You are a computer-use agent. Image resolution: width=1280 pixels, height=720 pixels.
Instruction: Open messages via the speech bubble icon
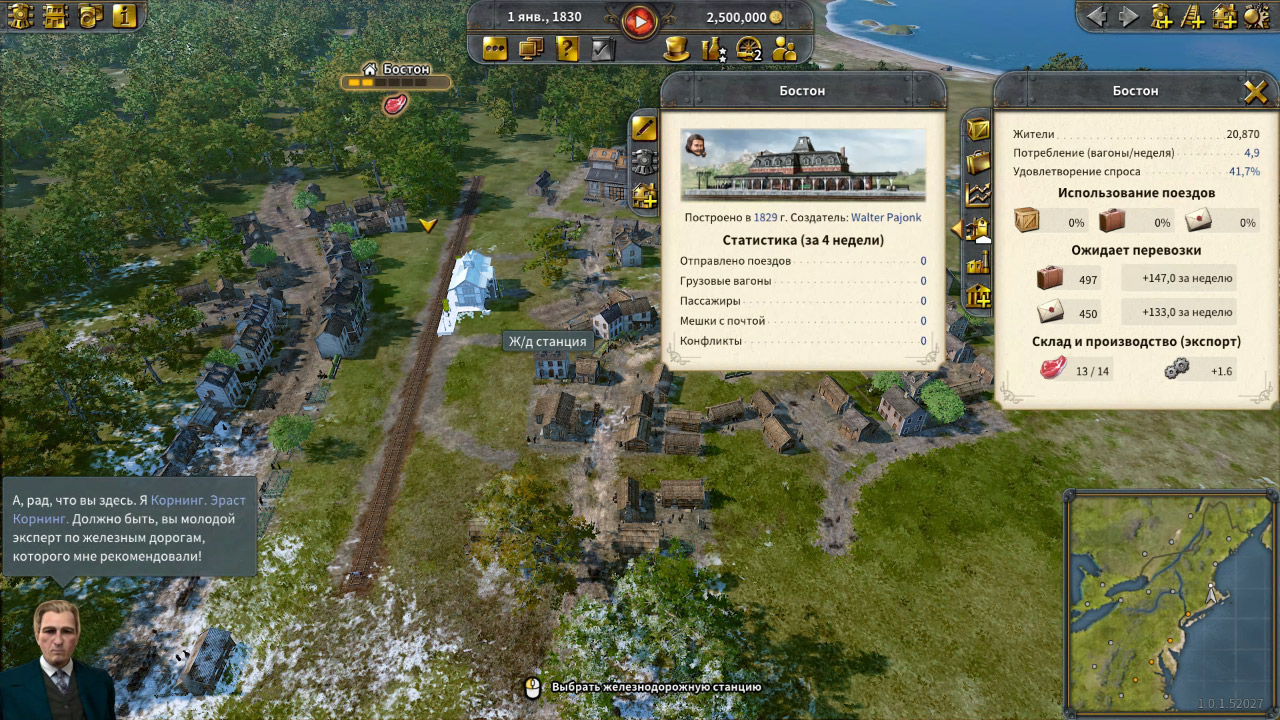pyautogui.click(x=494, y=48)
